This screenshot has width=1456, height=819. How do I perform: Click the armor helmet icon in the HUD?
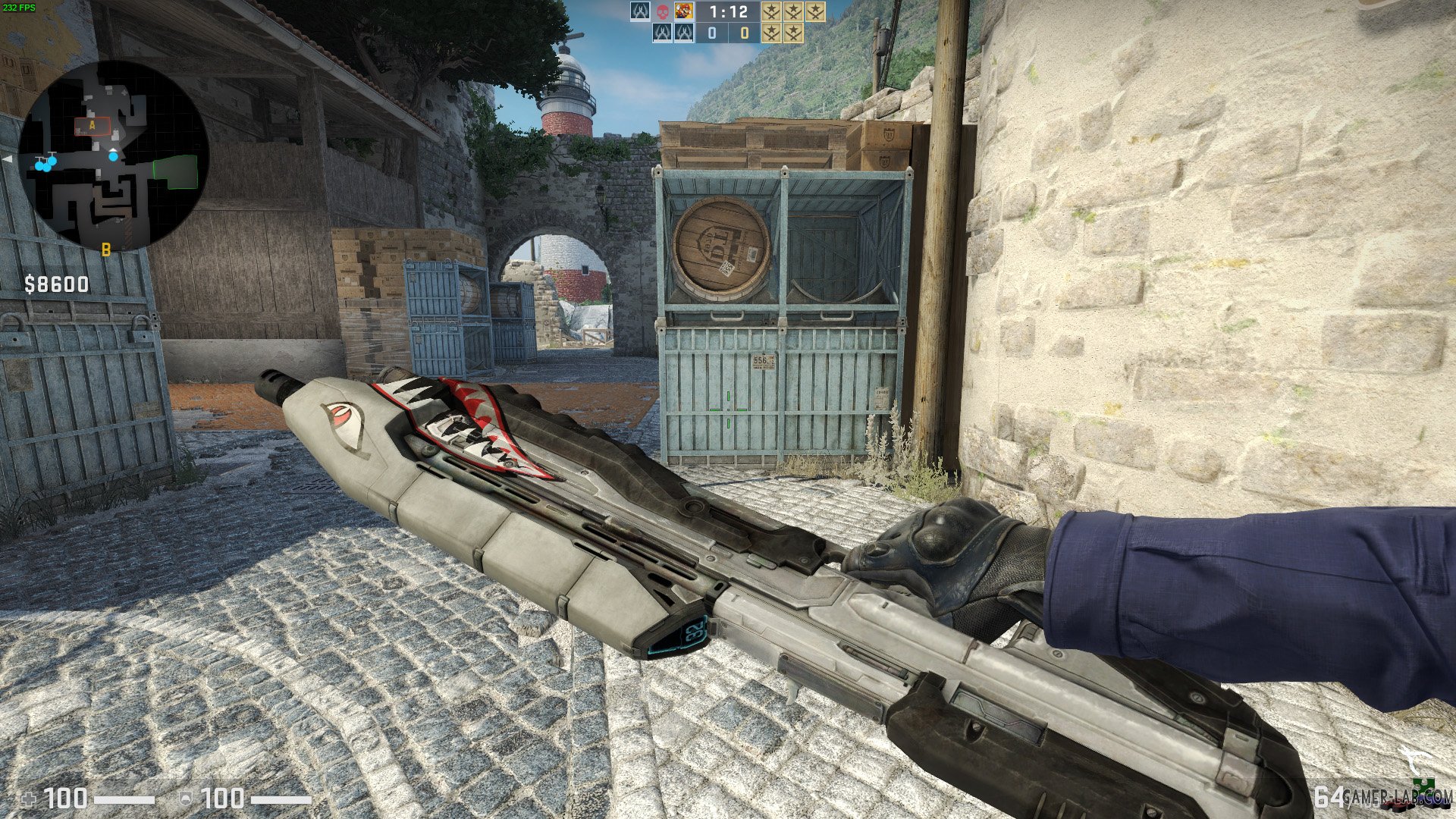tap(187, 799)
